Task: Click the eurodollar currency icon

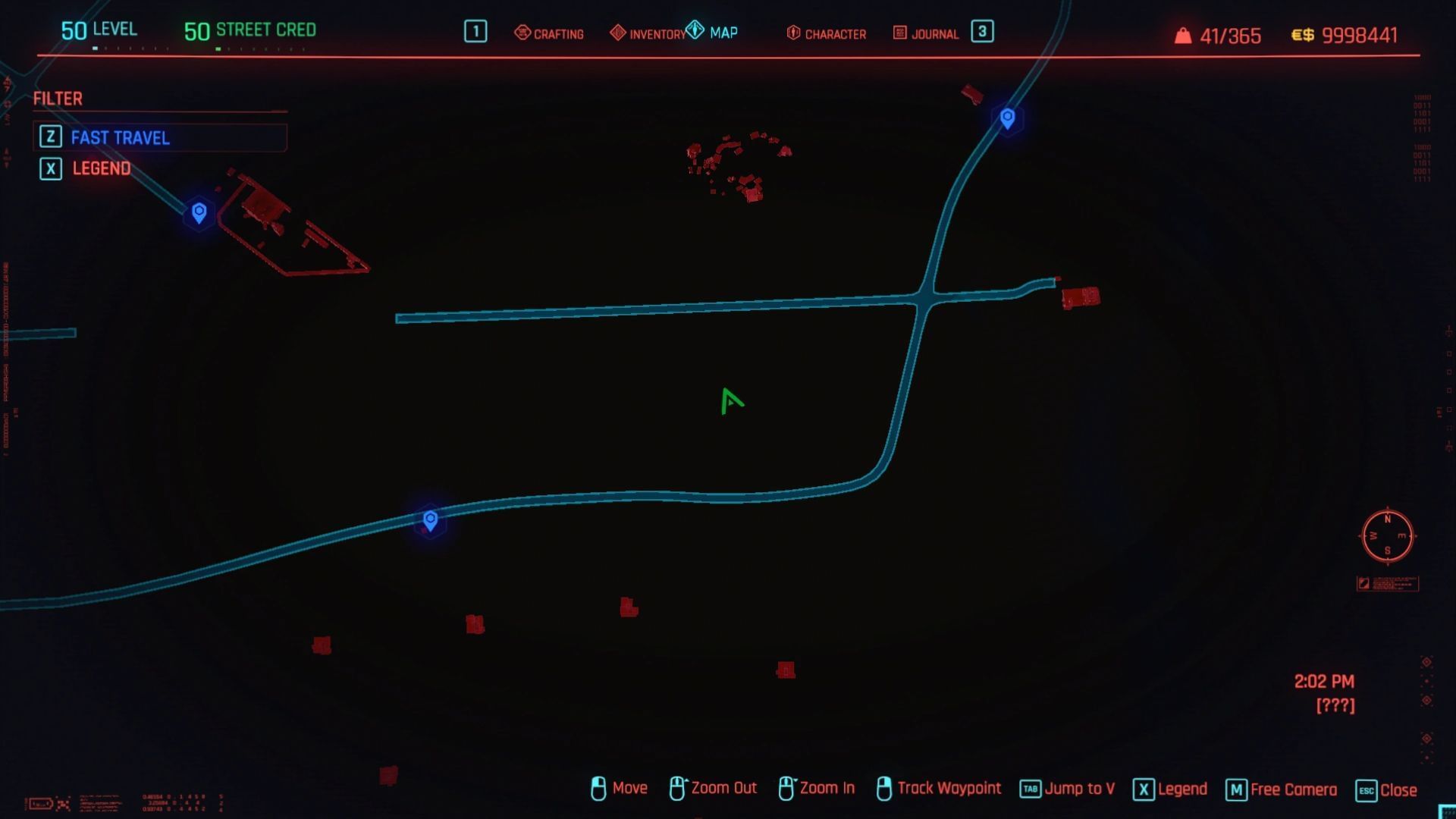Action: pyautogui.click(x=1302, y=34)
